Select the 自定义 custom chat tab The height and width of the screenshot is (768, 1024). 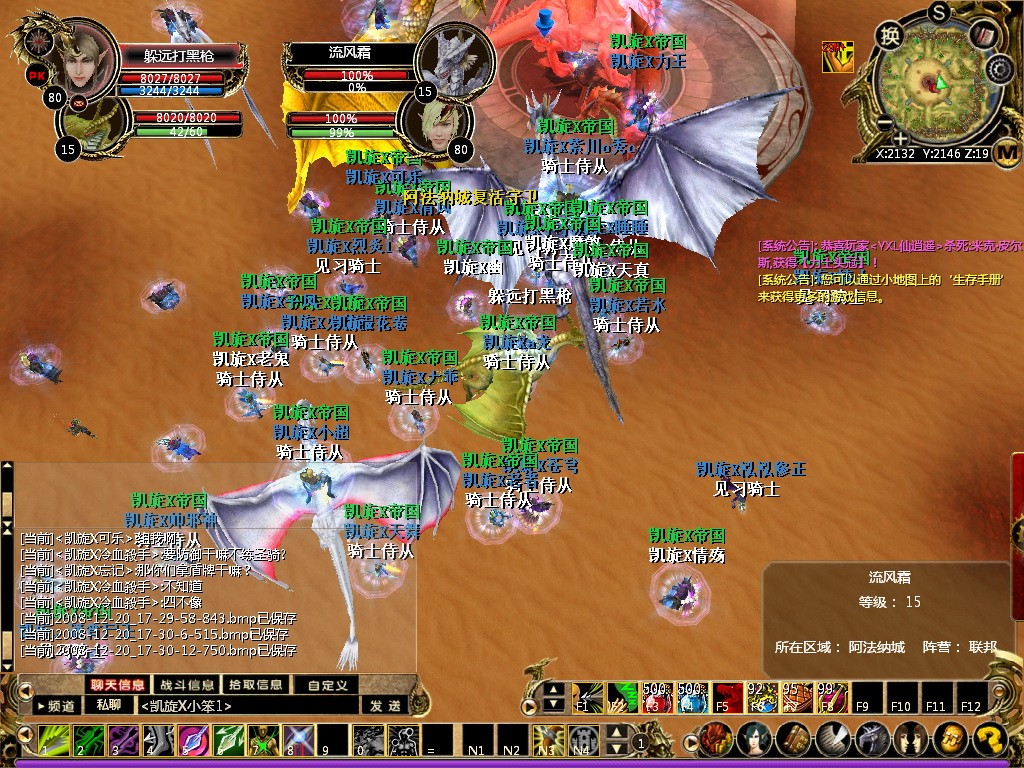326,685
